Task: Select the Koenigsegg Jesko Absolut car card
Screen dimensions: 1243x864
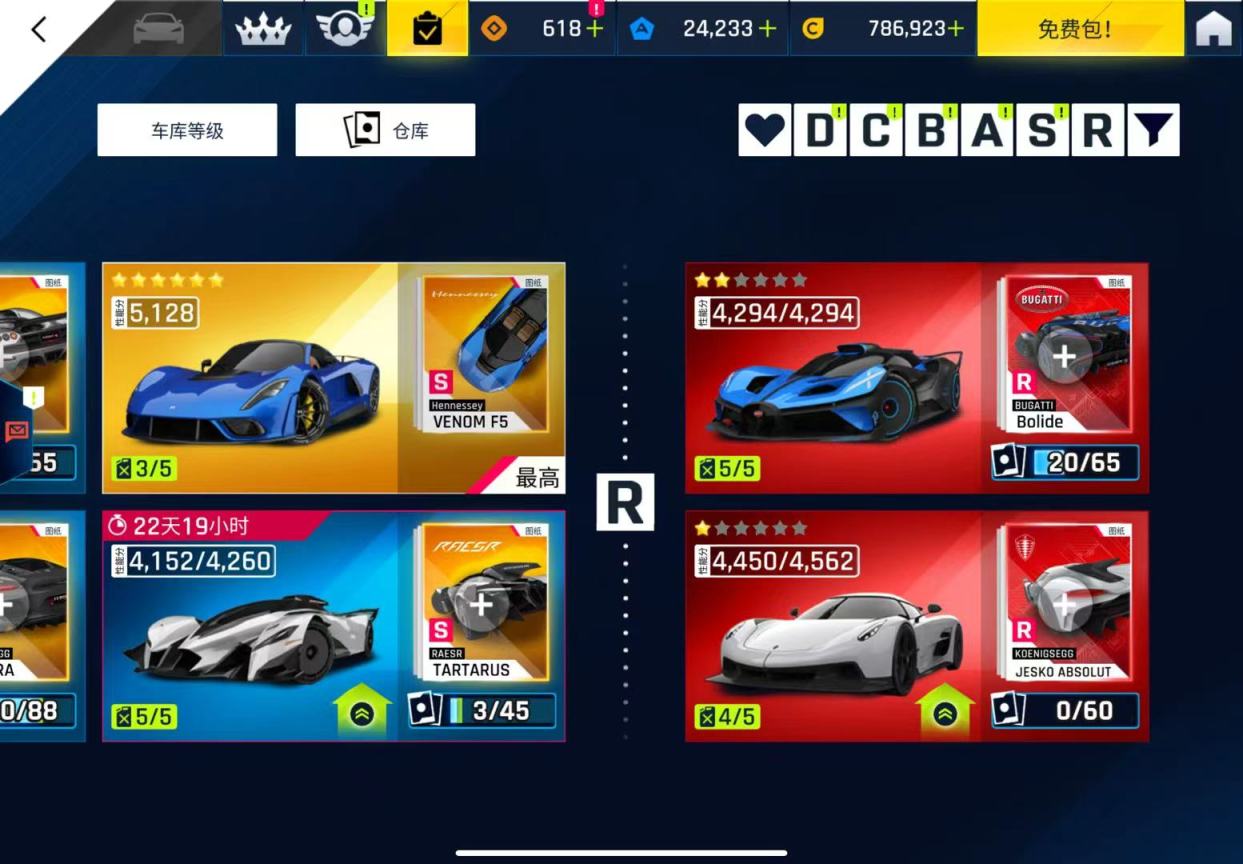Action: (x=833, y=626)
